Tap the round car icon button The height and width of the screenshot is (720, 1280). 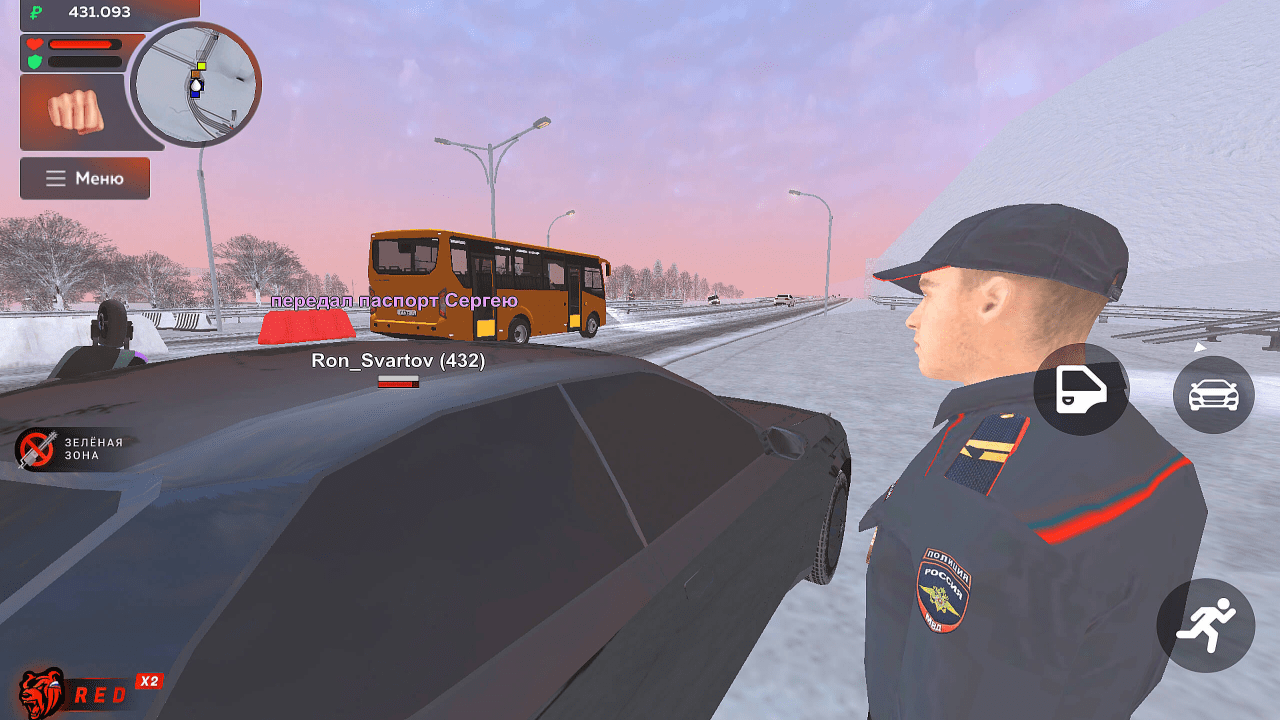1213,394
